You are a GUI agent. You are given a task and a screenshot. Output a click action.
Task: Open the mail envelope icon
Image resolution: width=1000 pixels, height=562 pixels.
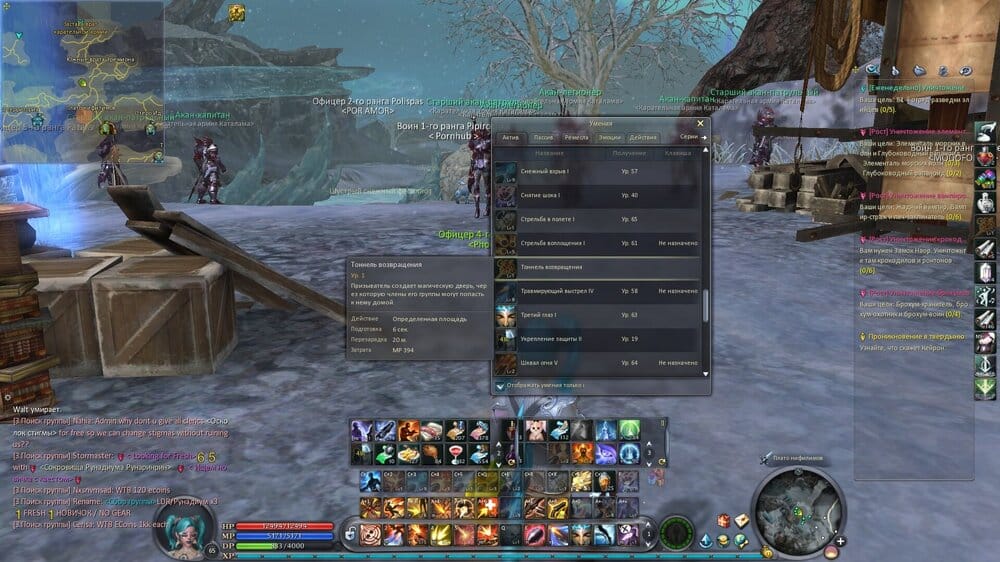tap(743, 521)
